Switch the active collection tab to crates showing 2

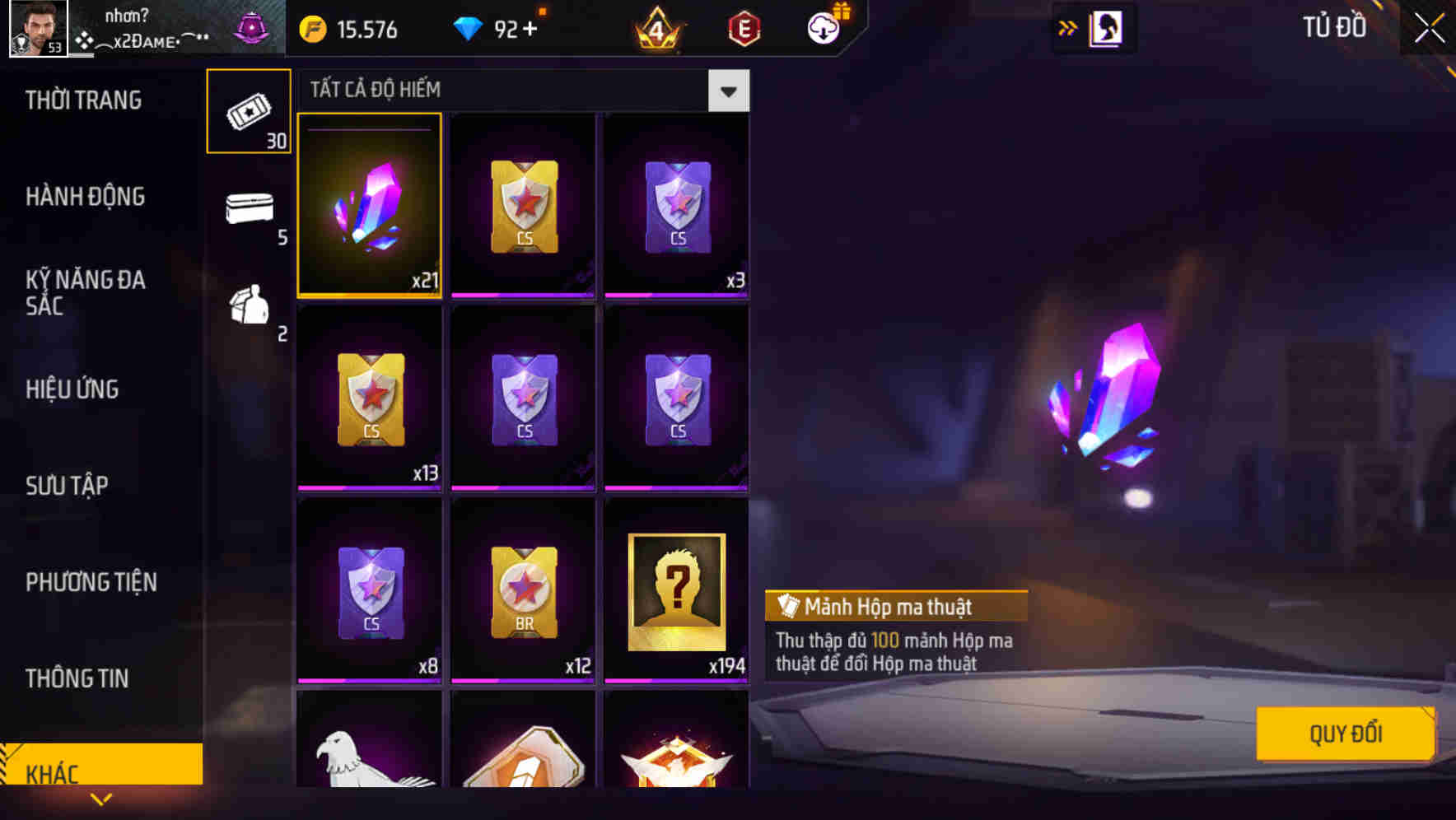(x=249, y=307)
